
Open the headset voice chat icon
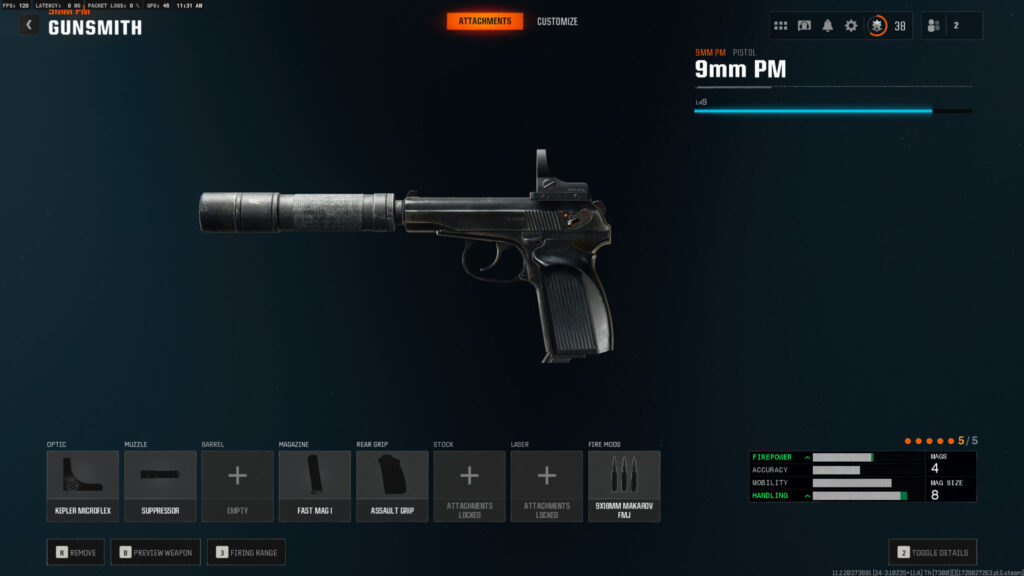(x=804, y=26)
